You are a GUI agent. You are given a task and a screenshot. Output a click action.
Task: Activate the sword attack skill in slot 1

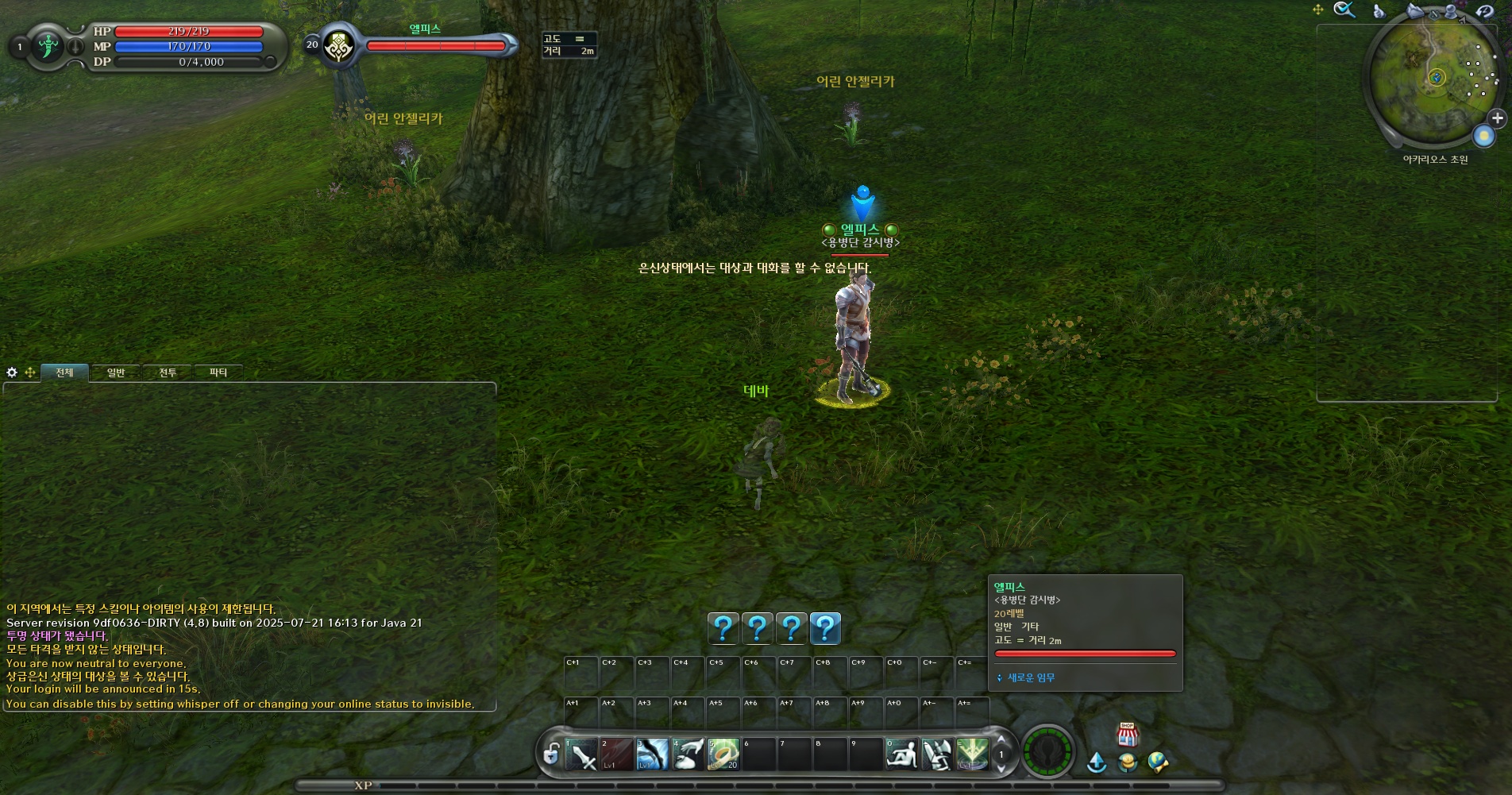[582, 754]
